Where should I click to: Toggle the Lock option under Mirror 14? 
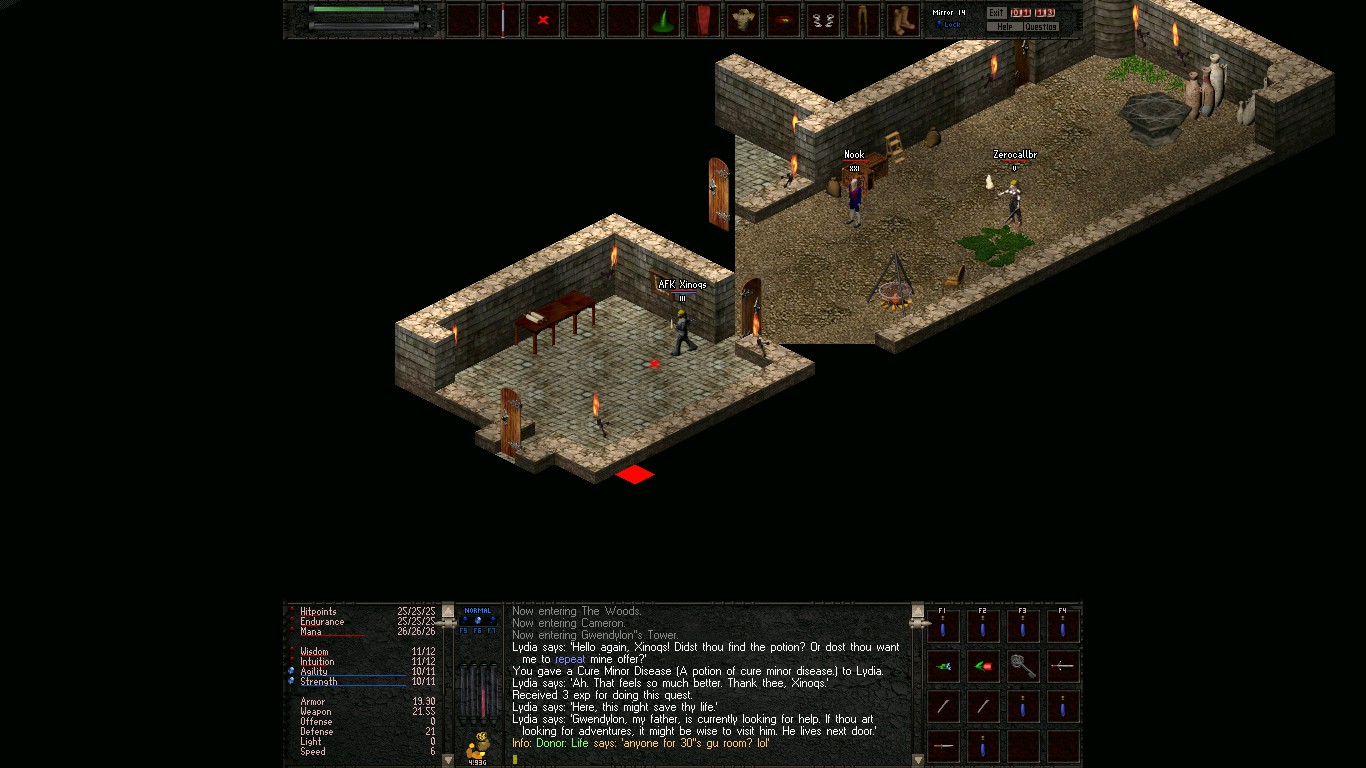coord(947,25)
